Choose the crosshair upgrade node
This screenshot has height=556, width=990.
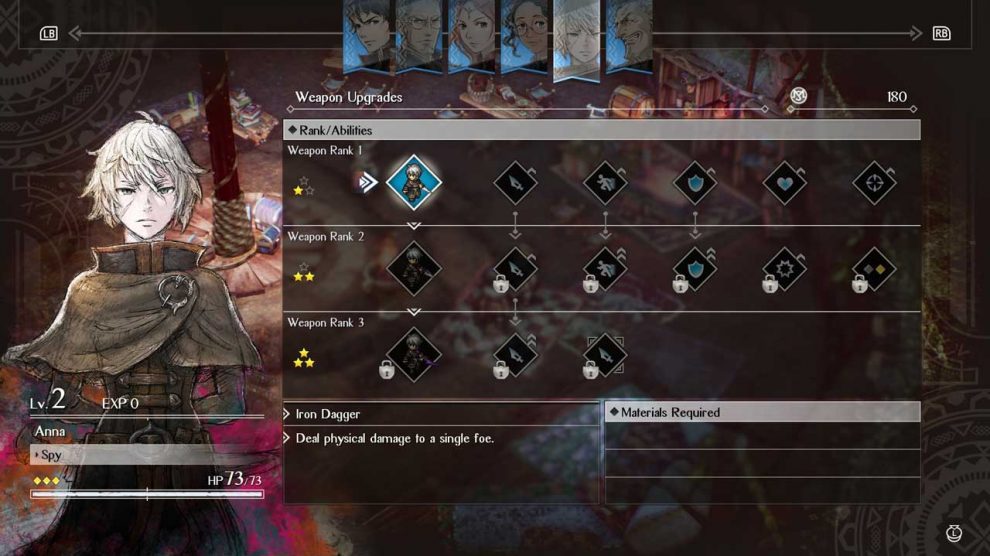(x=875, y=183)
